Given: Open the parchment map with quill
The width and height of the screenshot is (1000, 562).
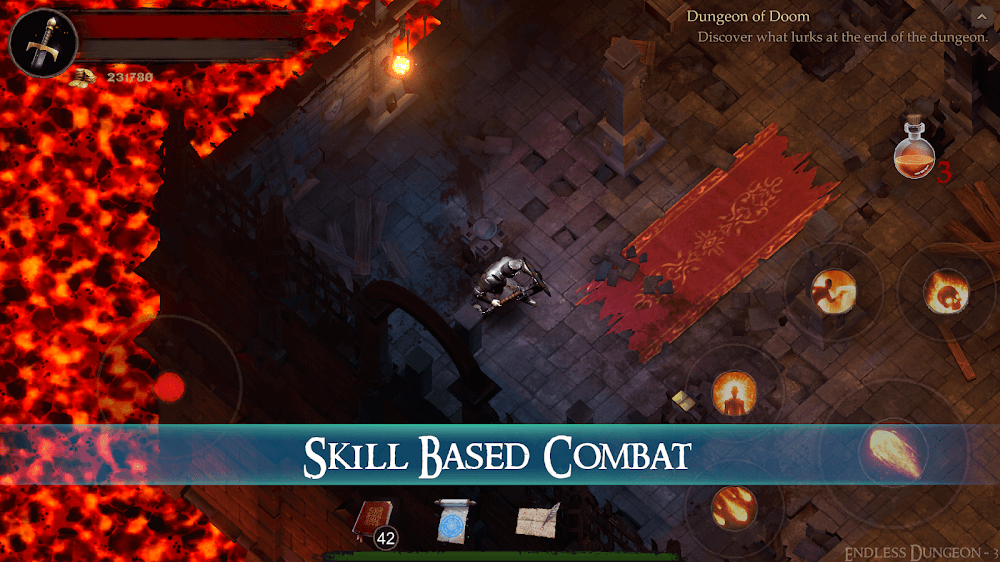Looking at the screenshot, I should pyautogui.click(x=537, y=520).
